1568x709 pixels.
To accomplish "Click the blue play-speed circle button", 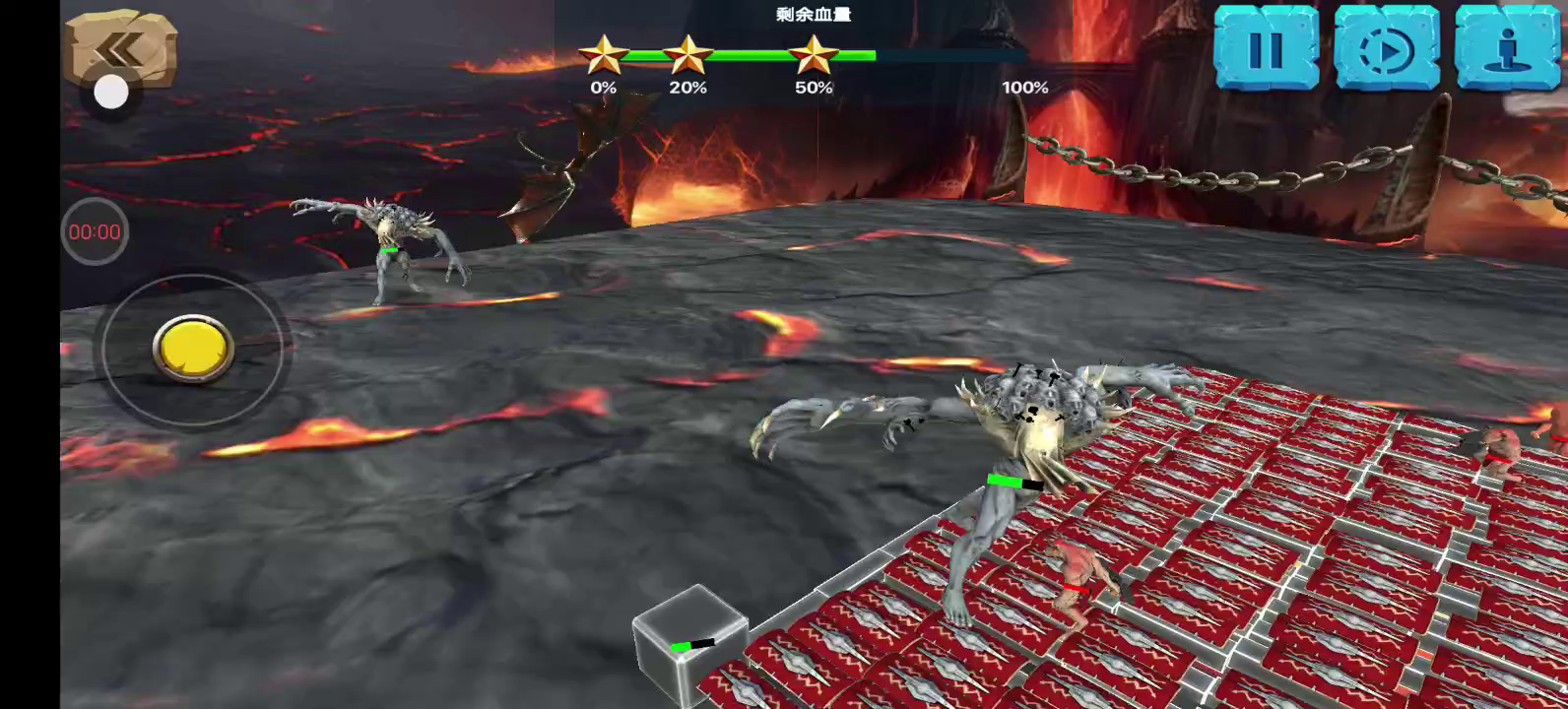I will click(x=1386, y=48).
